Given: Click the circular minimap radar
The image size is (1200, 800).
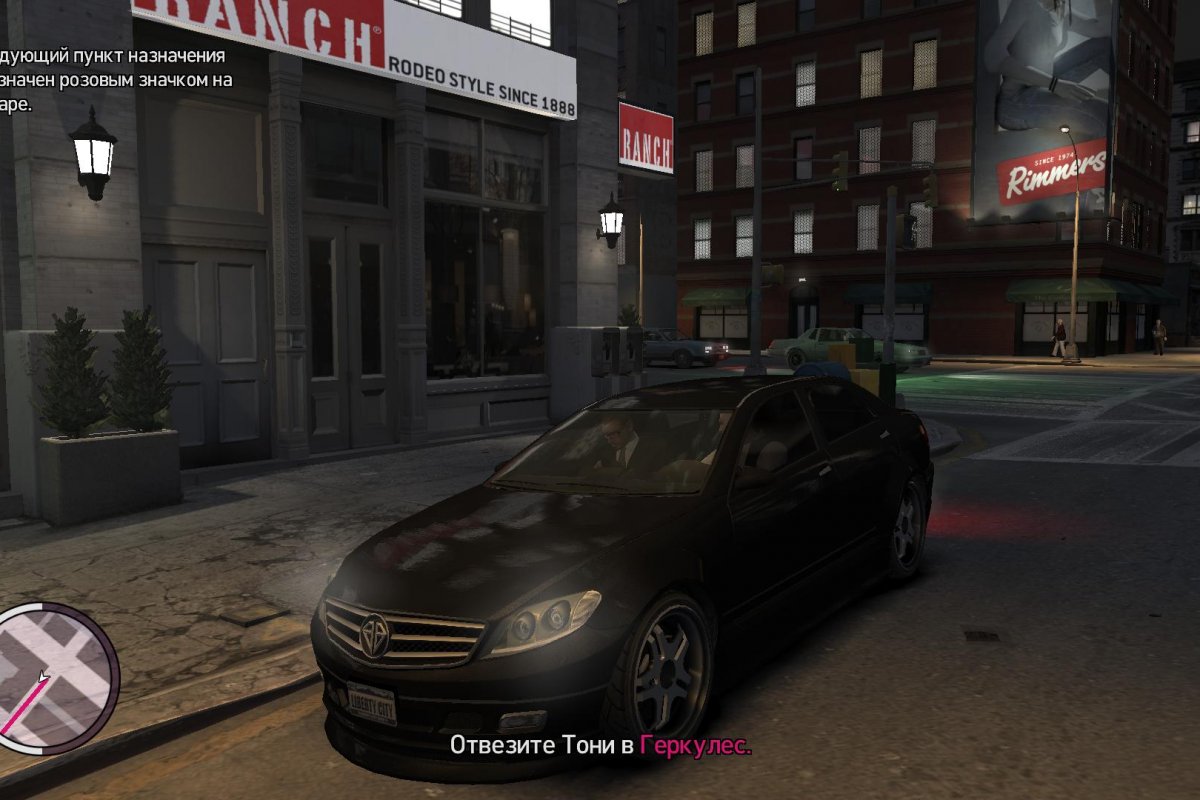Looking at the screenshot, I should 52,677.
